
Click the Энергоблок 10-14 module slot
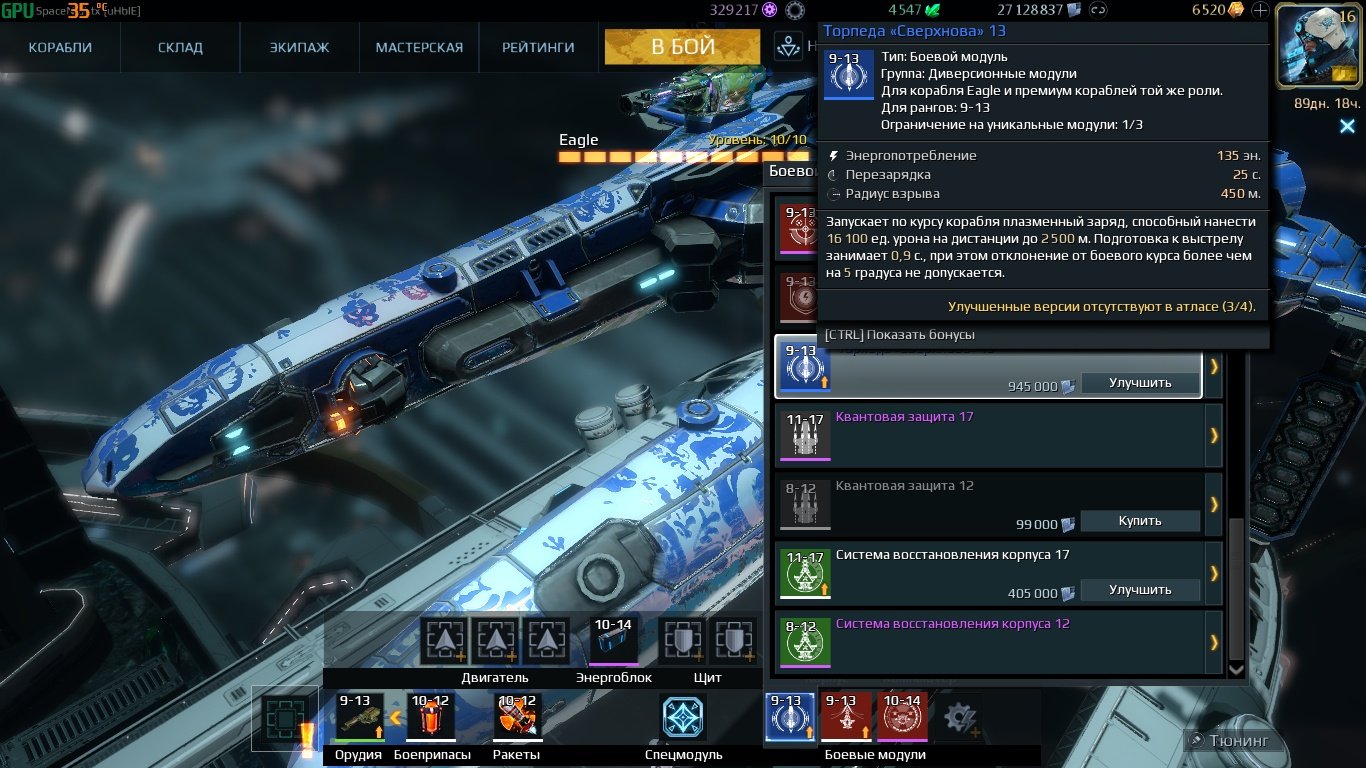click(613, 641)
